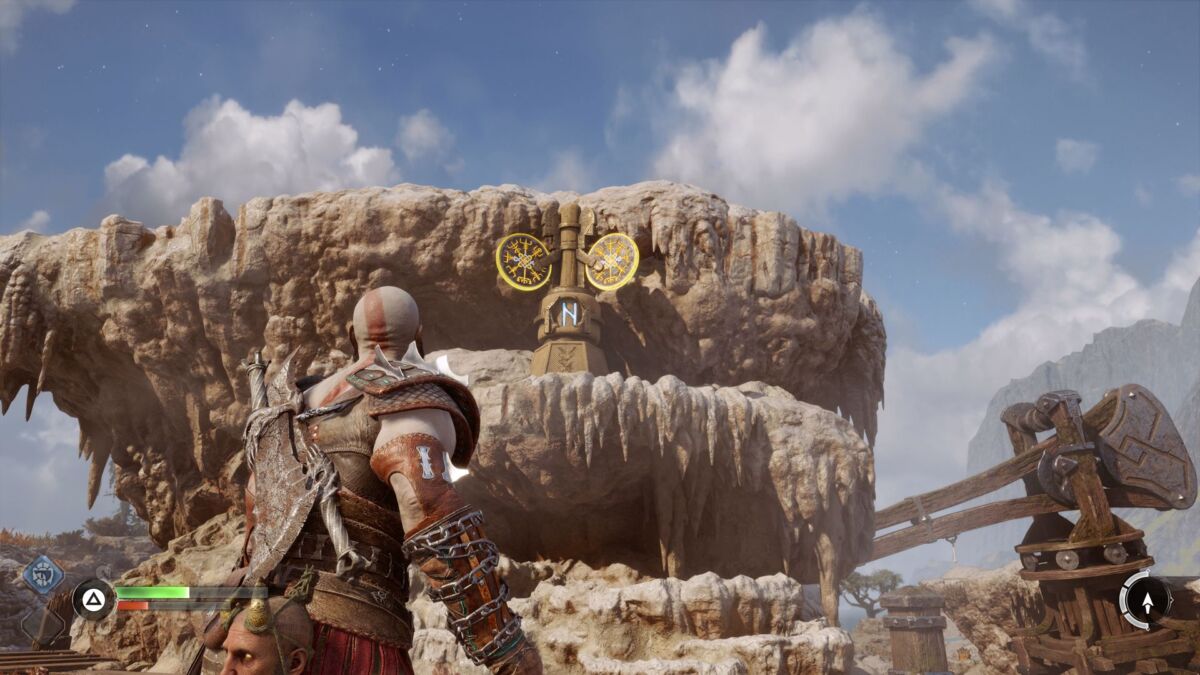
Task: Activate the companion arrow icon
Action: (x=1147, y=600)
